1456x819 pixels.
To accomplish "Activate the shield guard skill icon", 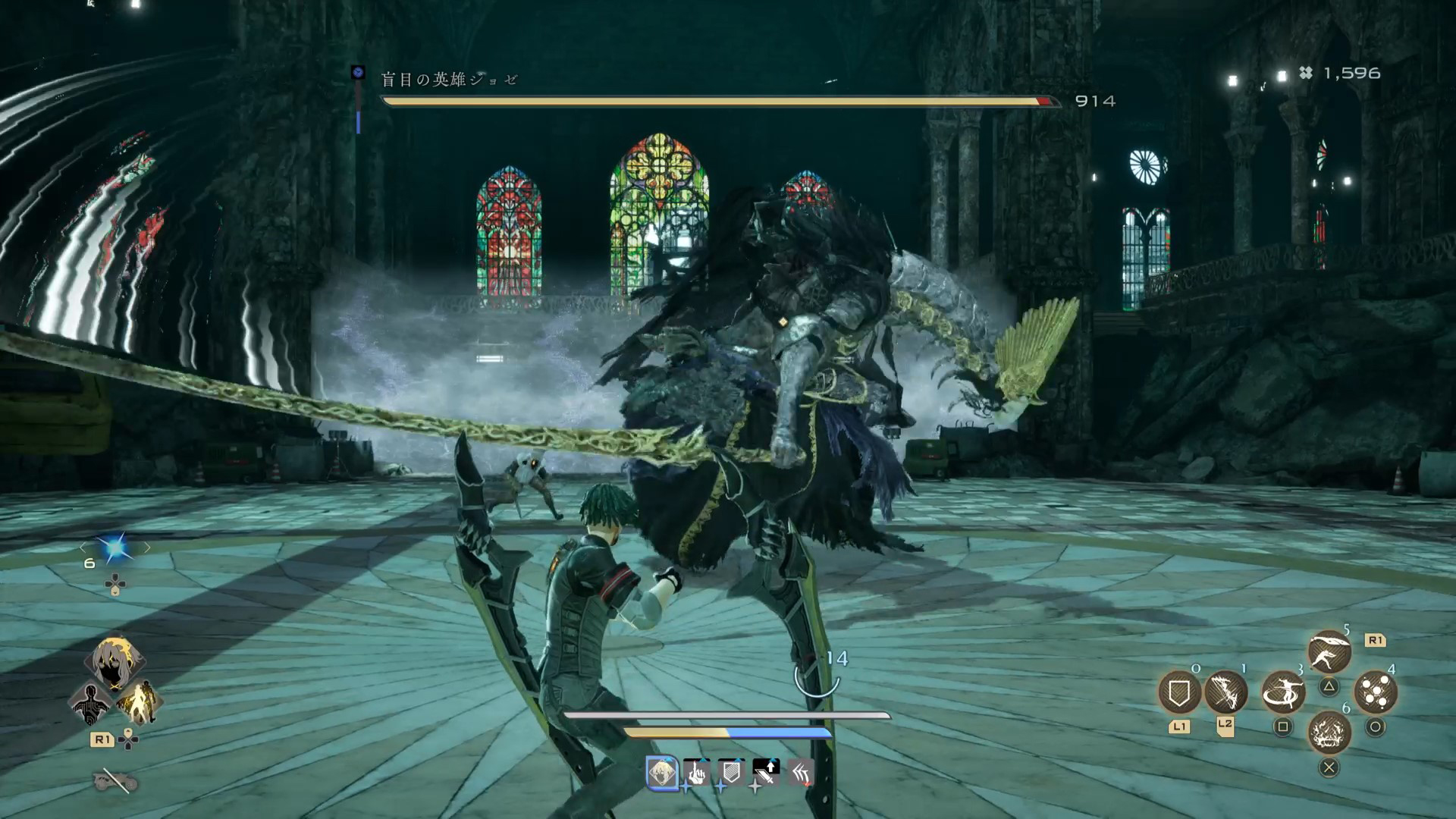I will point(1179,692).
